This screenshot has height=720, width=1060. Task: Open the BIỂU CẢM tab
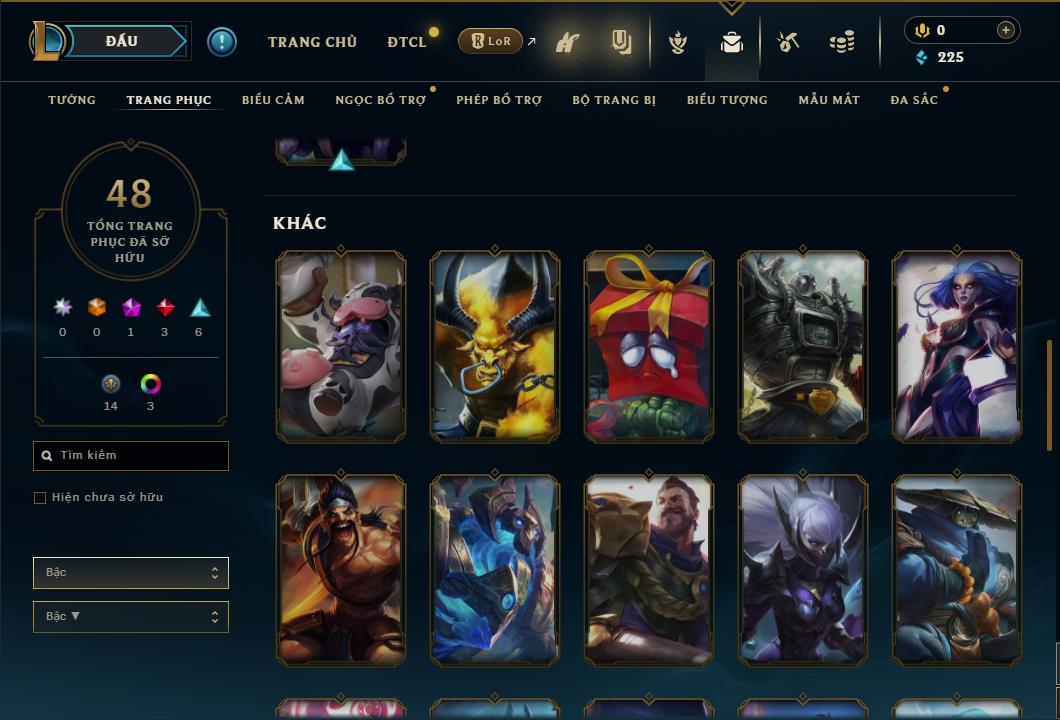click(273, 100)
